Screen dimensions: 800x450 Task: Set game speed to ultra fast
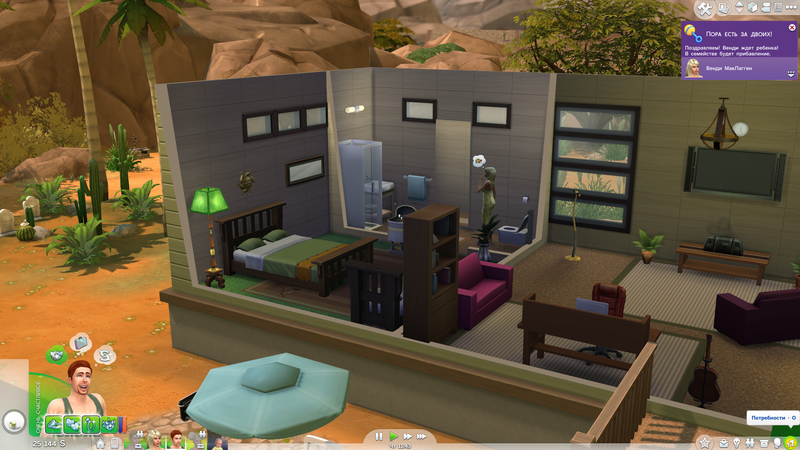(423, 437)
